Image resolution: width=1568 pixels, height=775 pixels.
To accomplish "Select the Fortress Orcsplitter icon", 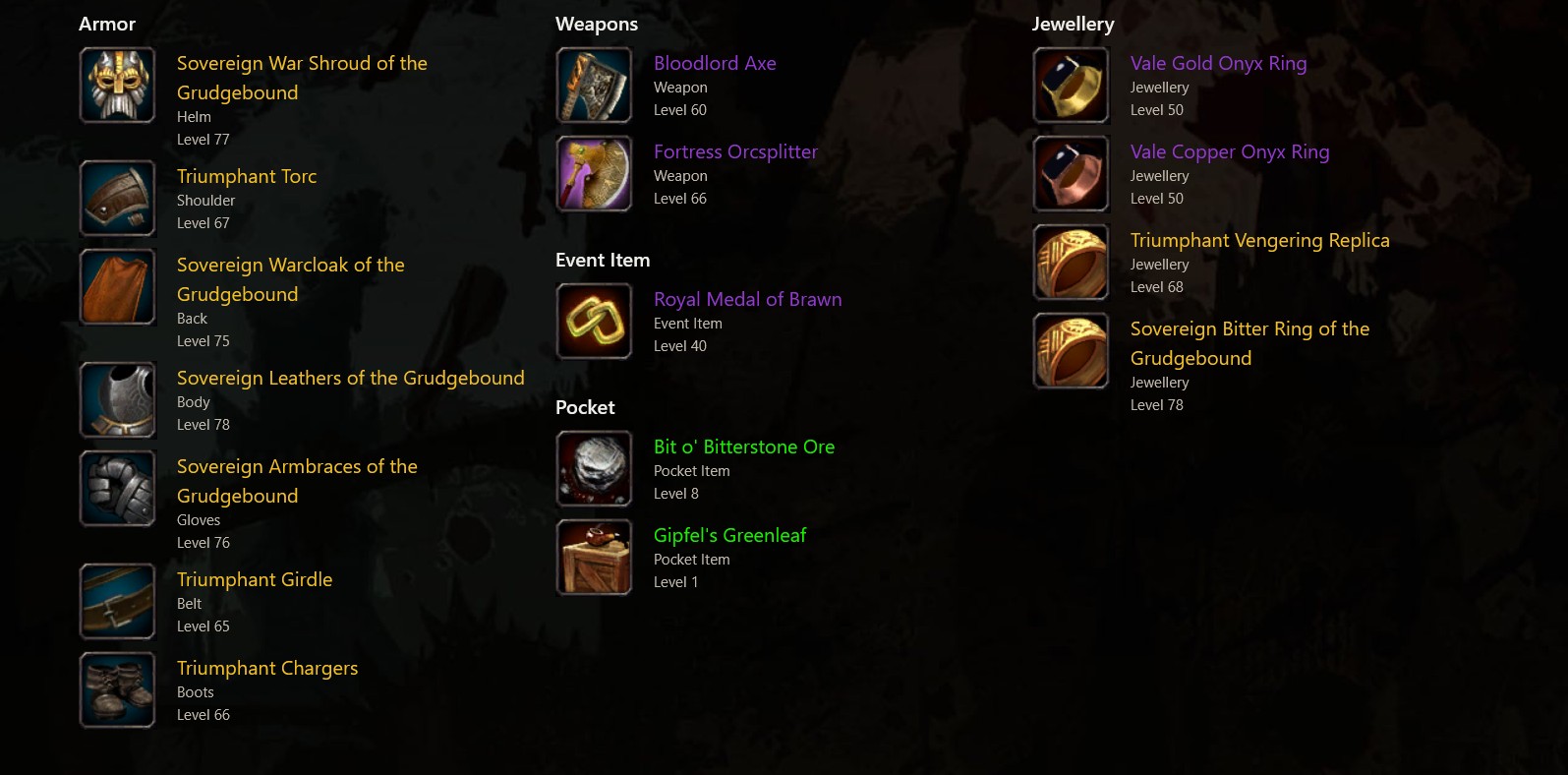I will pos(594,174).
